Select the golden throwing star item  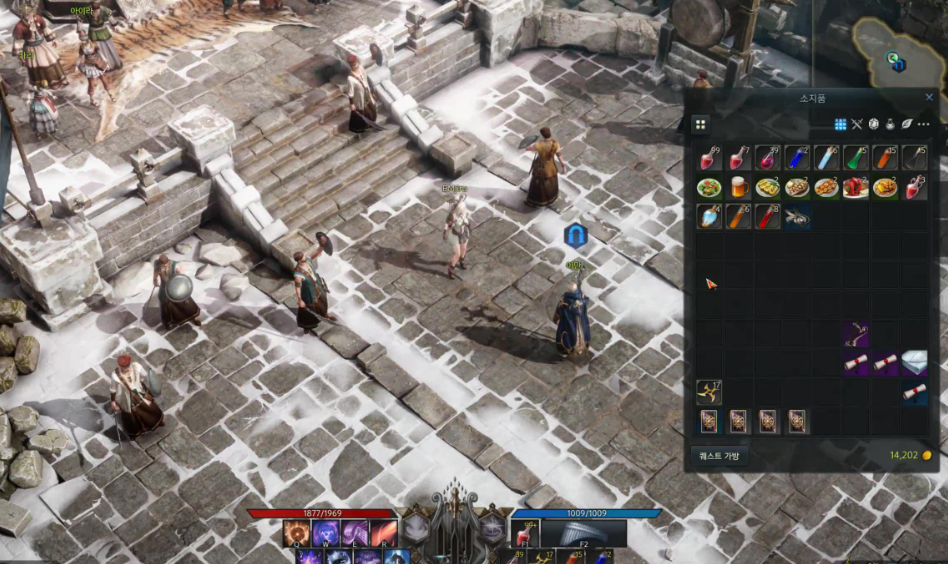click(709, 392)
